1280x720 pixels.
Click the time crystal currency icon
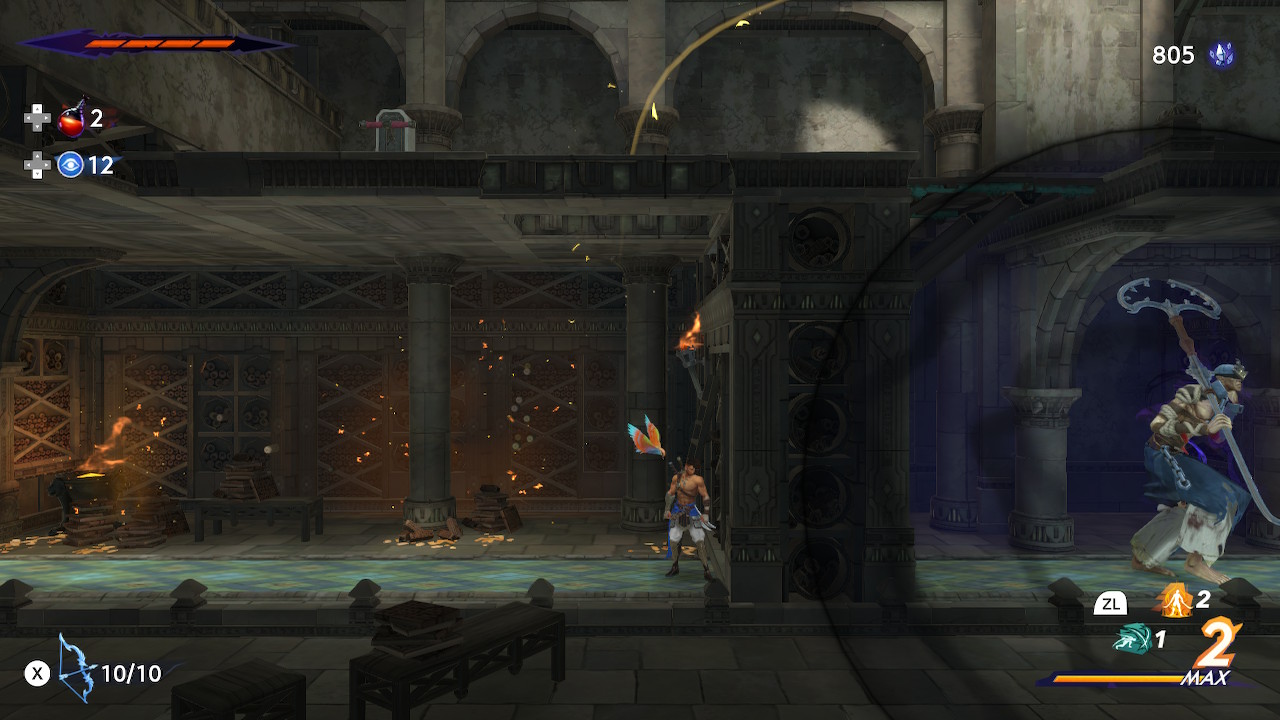[1221, 55]
